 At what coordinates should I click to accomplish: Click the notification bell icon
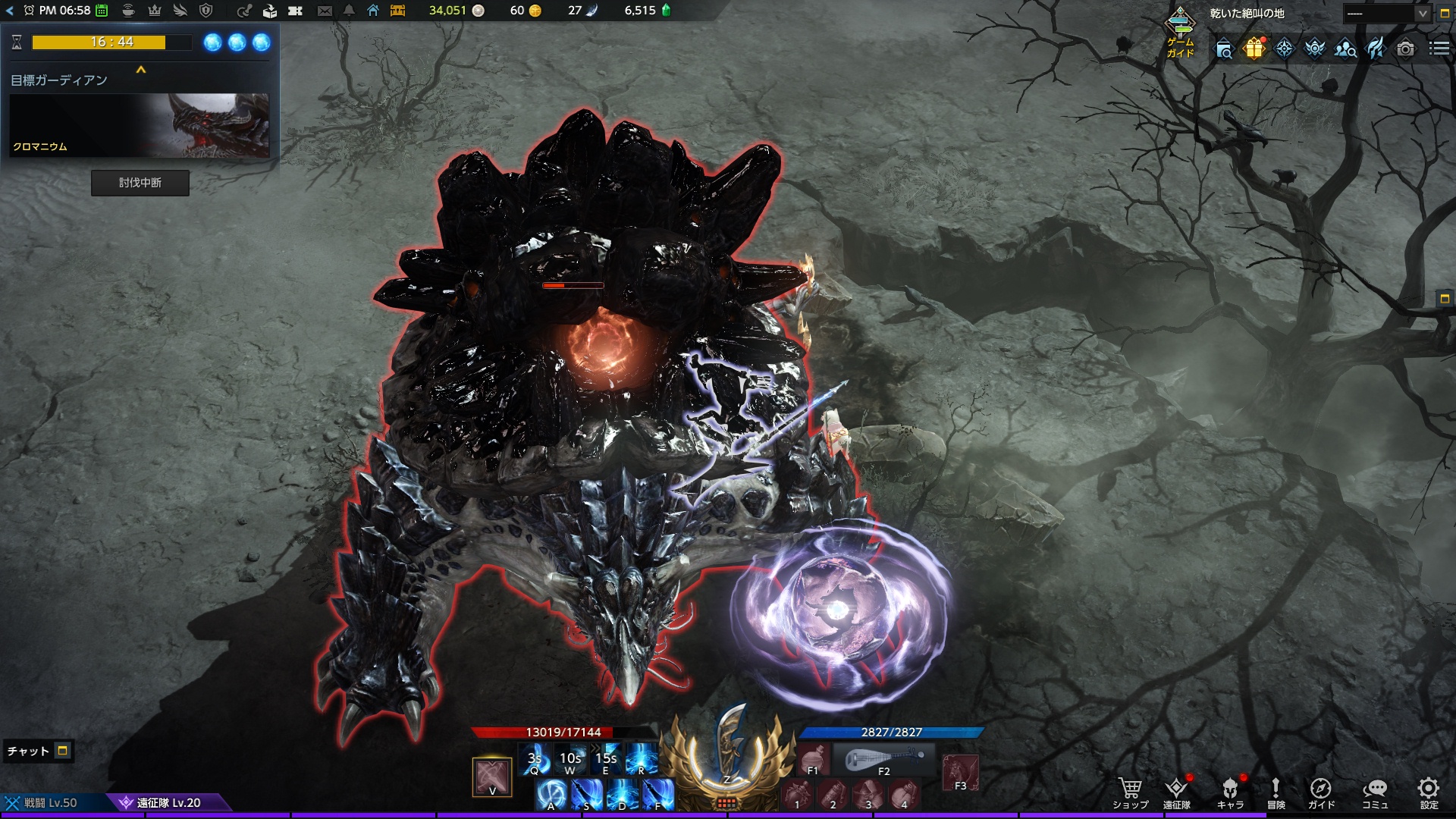349,11
